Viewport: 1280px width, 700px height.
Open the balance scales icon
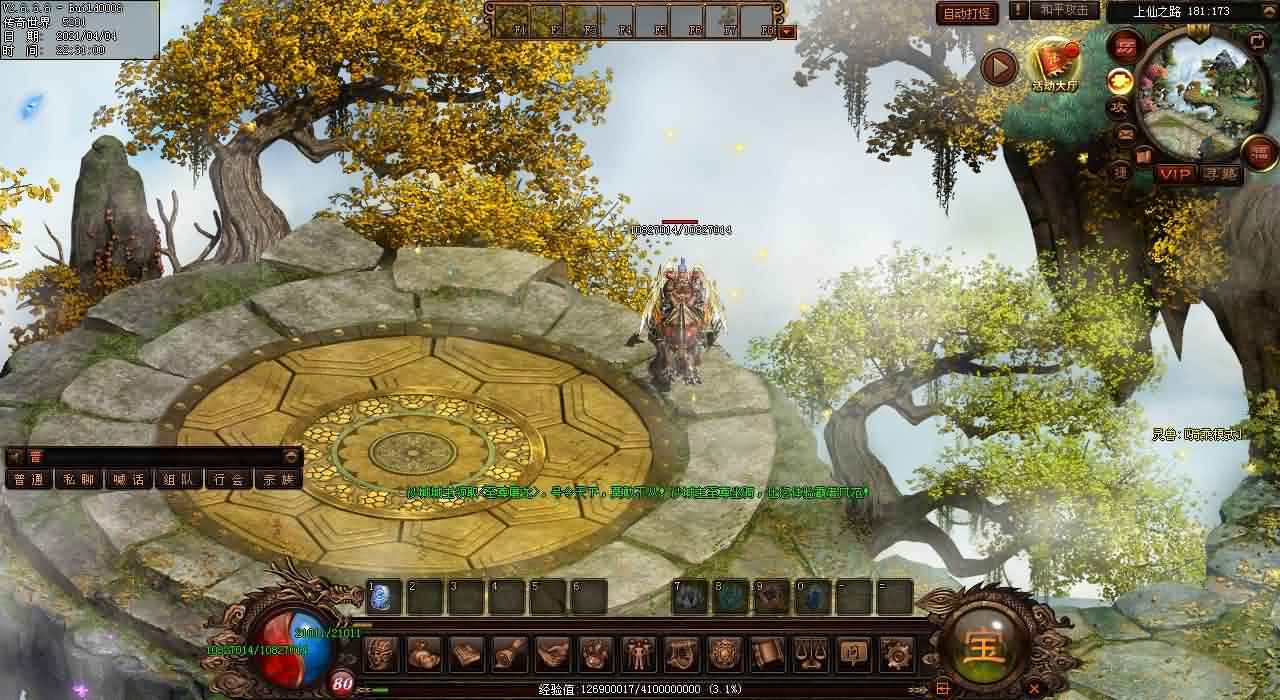click(x=809, y=654)
